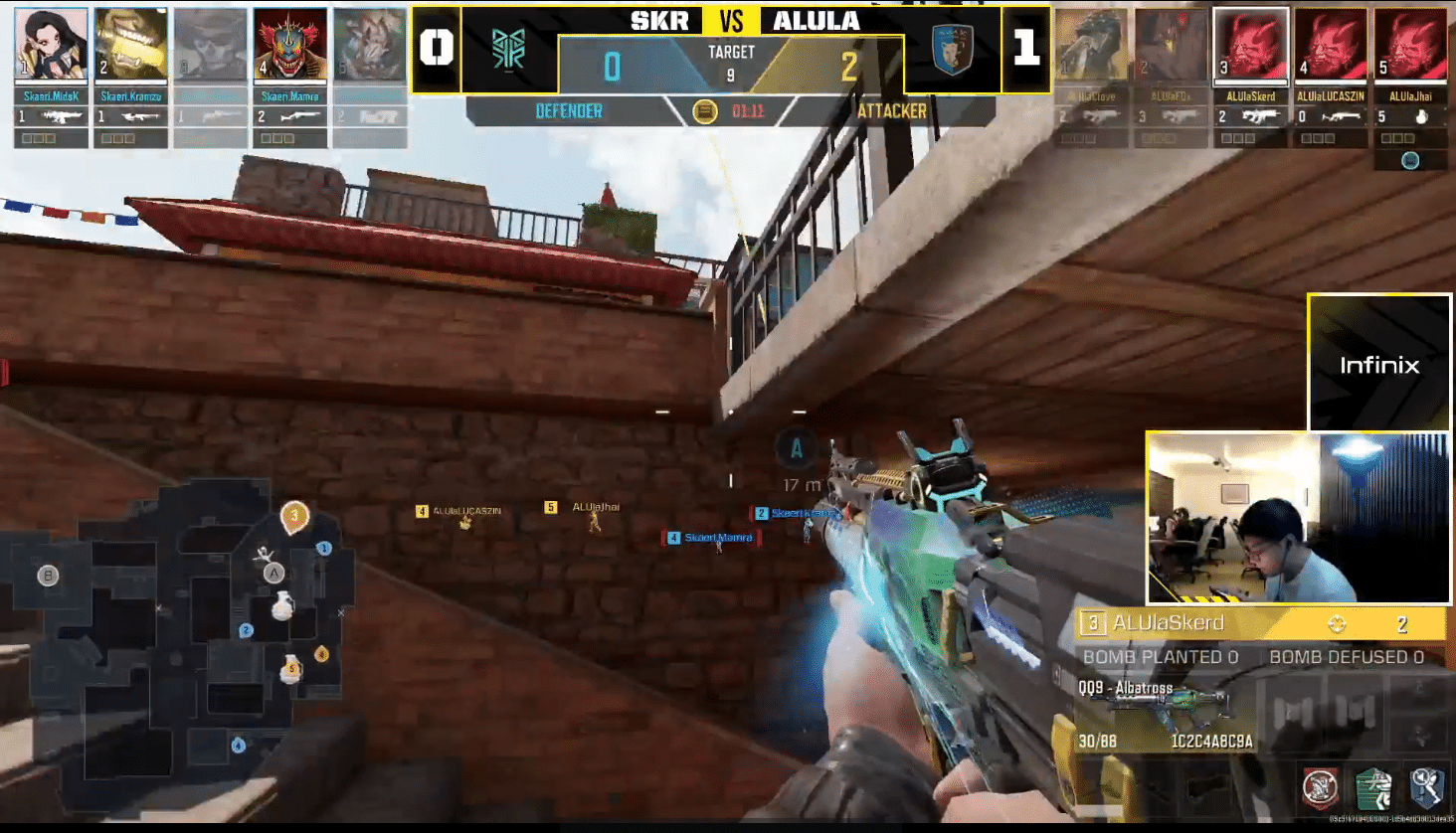This screenshot has height=833, width=1456.
Task: Choose the Skaeri.Mamra clown portrait
Action: (289, 45)
